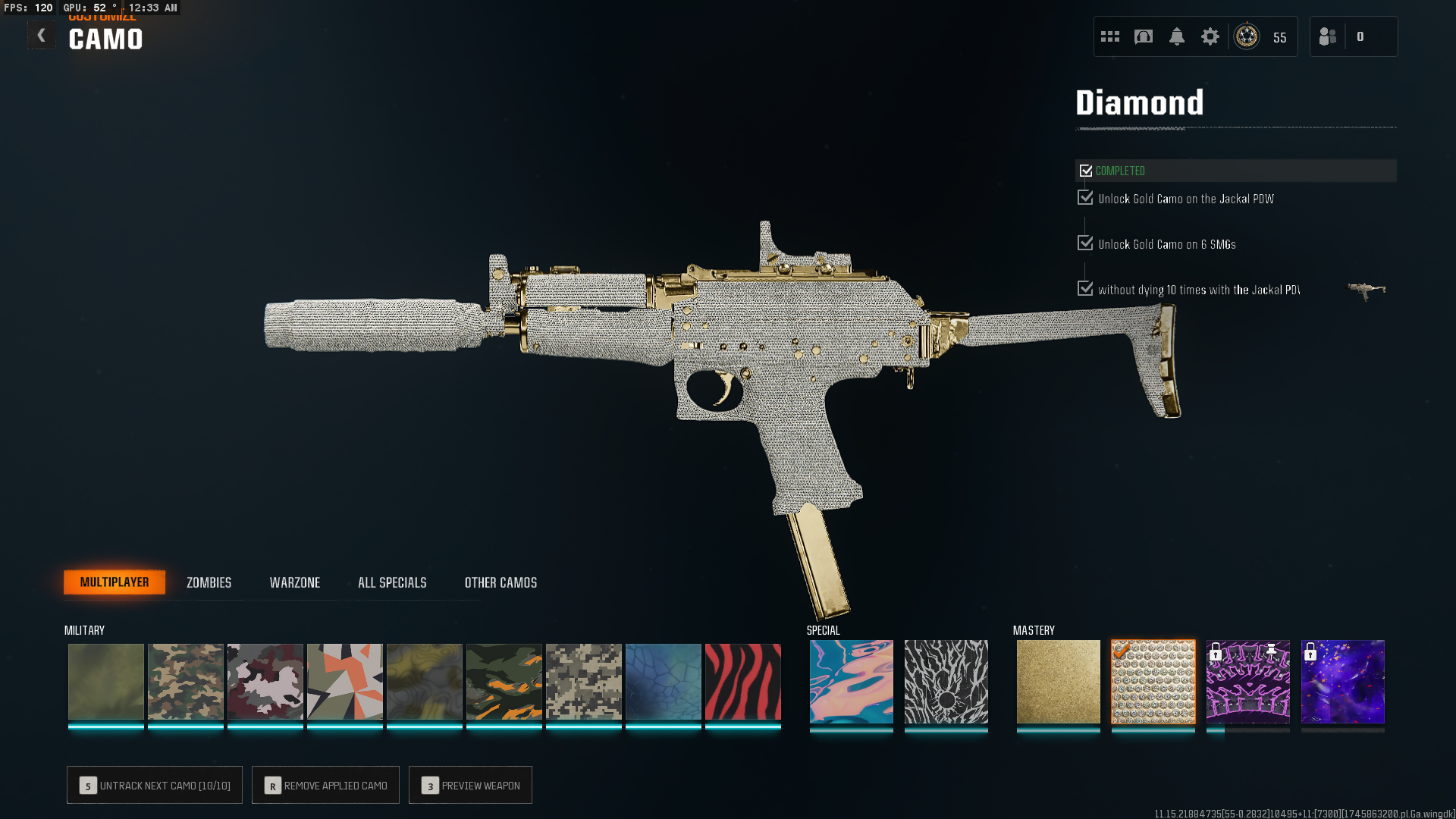The image size is (1456, 819).
Task: Show the All Specials tab
Action: (392, 582)
